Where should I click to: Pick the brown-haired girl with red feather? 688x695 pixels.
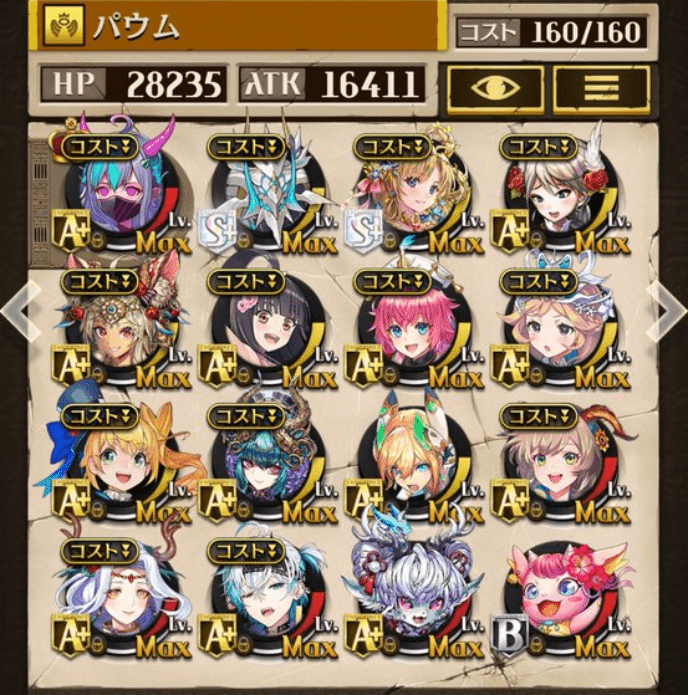pyautogui.click(x=560, y=462)
